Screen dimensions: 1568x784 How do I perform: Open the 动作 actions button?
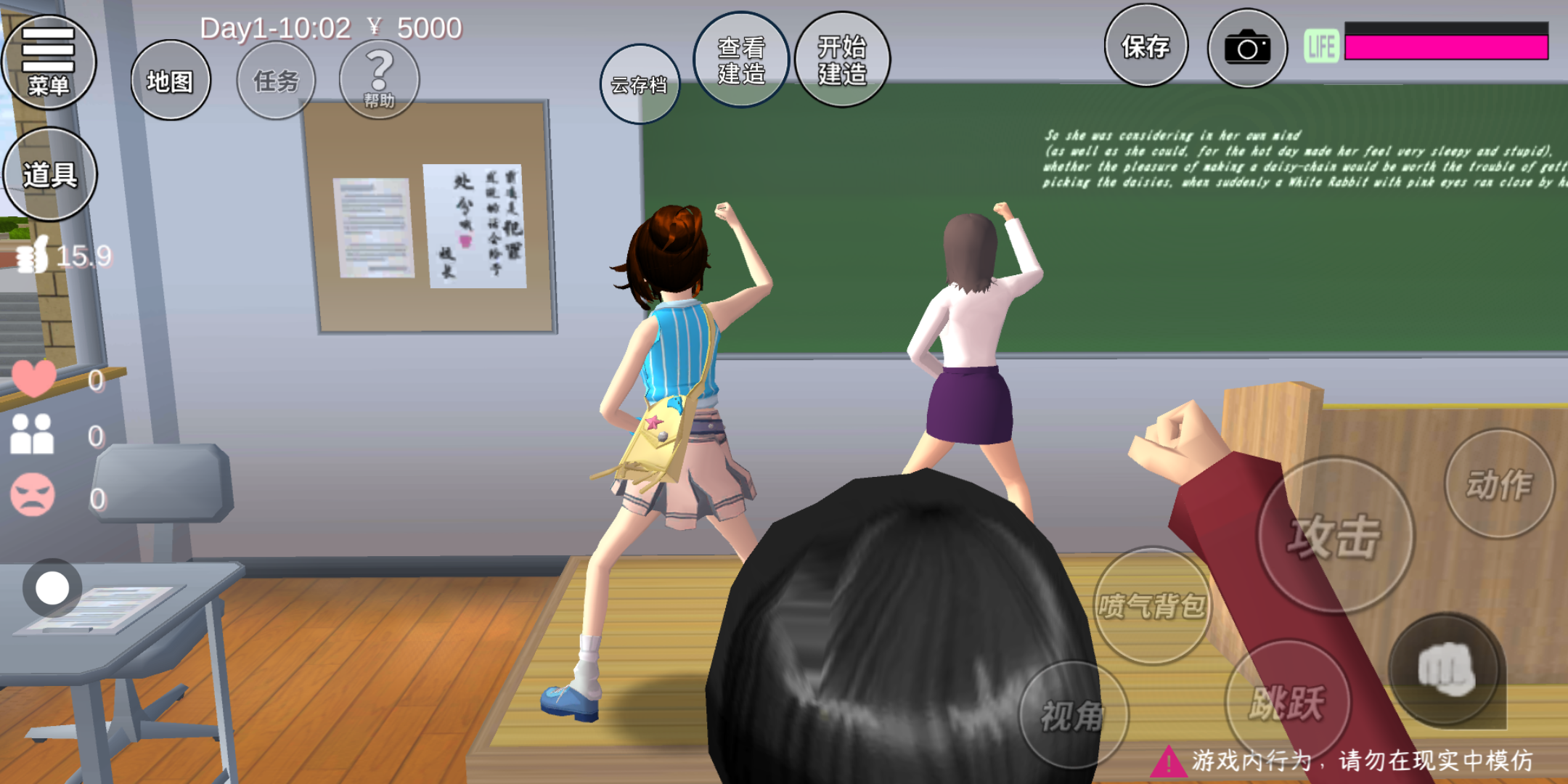[1499, 484]
